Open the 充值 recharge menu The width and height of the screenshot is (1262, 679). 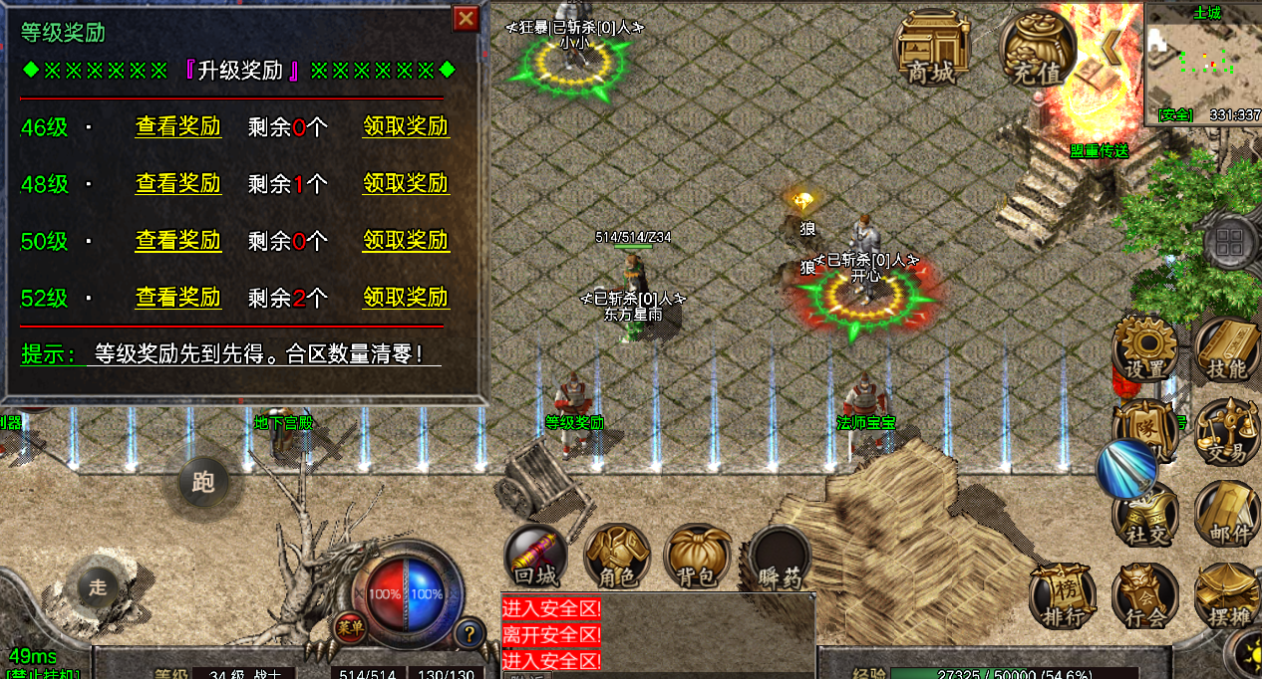point(1038,48)
